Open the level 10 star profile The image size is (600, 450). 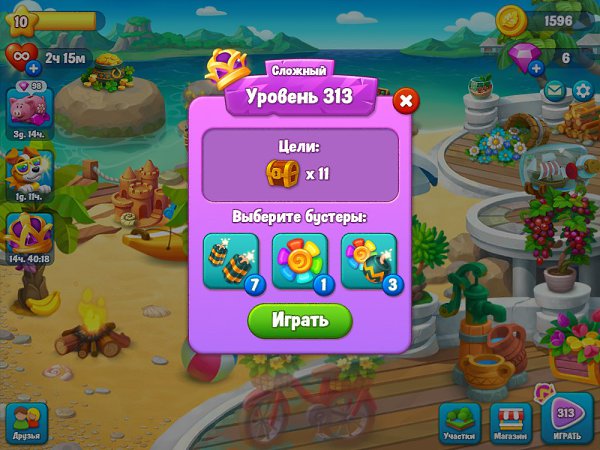coord(22,20)
